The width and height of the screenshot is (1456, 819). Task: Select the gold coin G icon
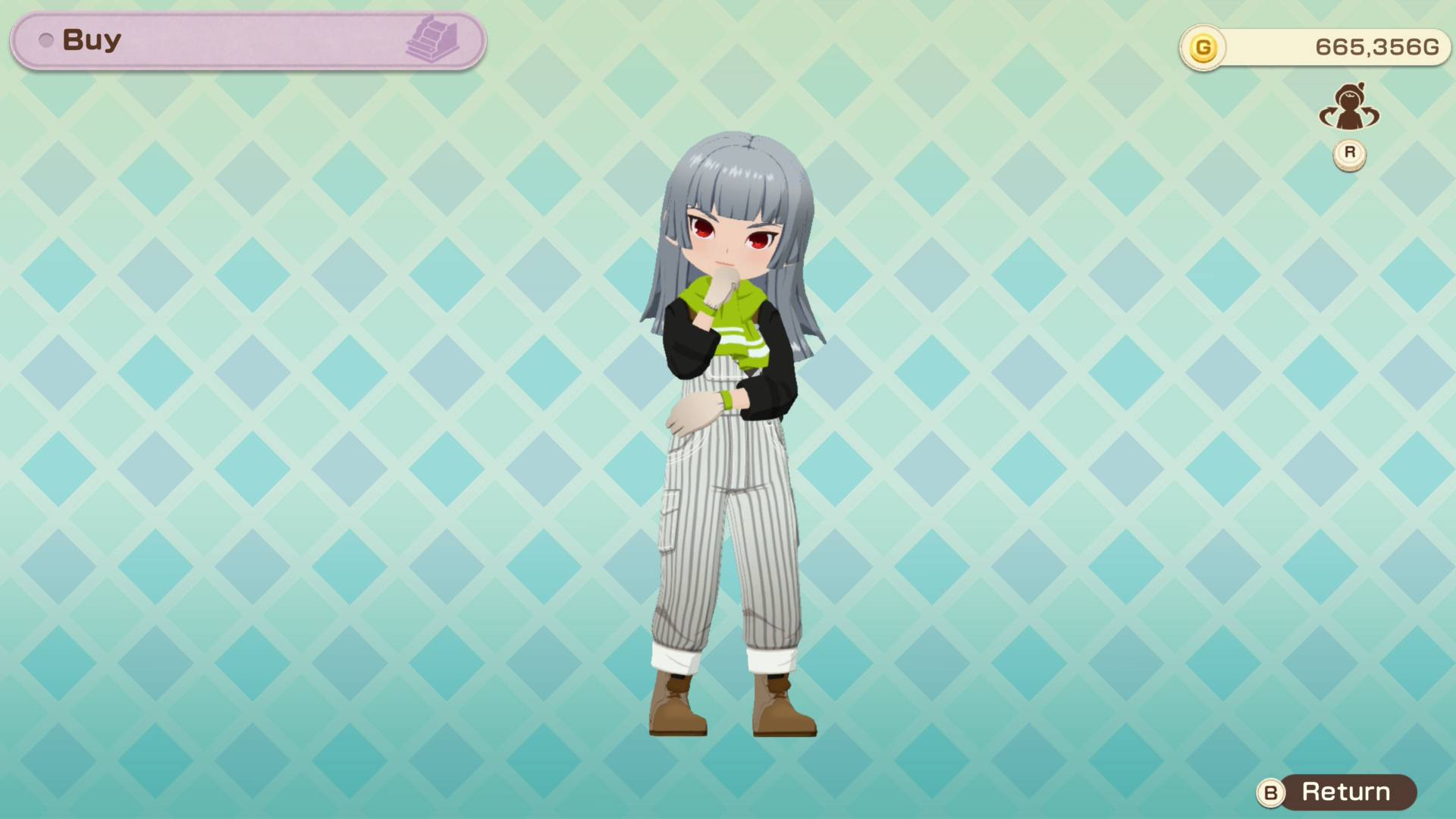tap(1203, 45)
